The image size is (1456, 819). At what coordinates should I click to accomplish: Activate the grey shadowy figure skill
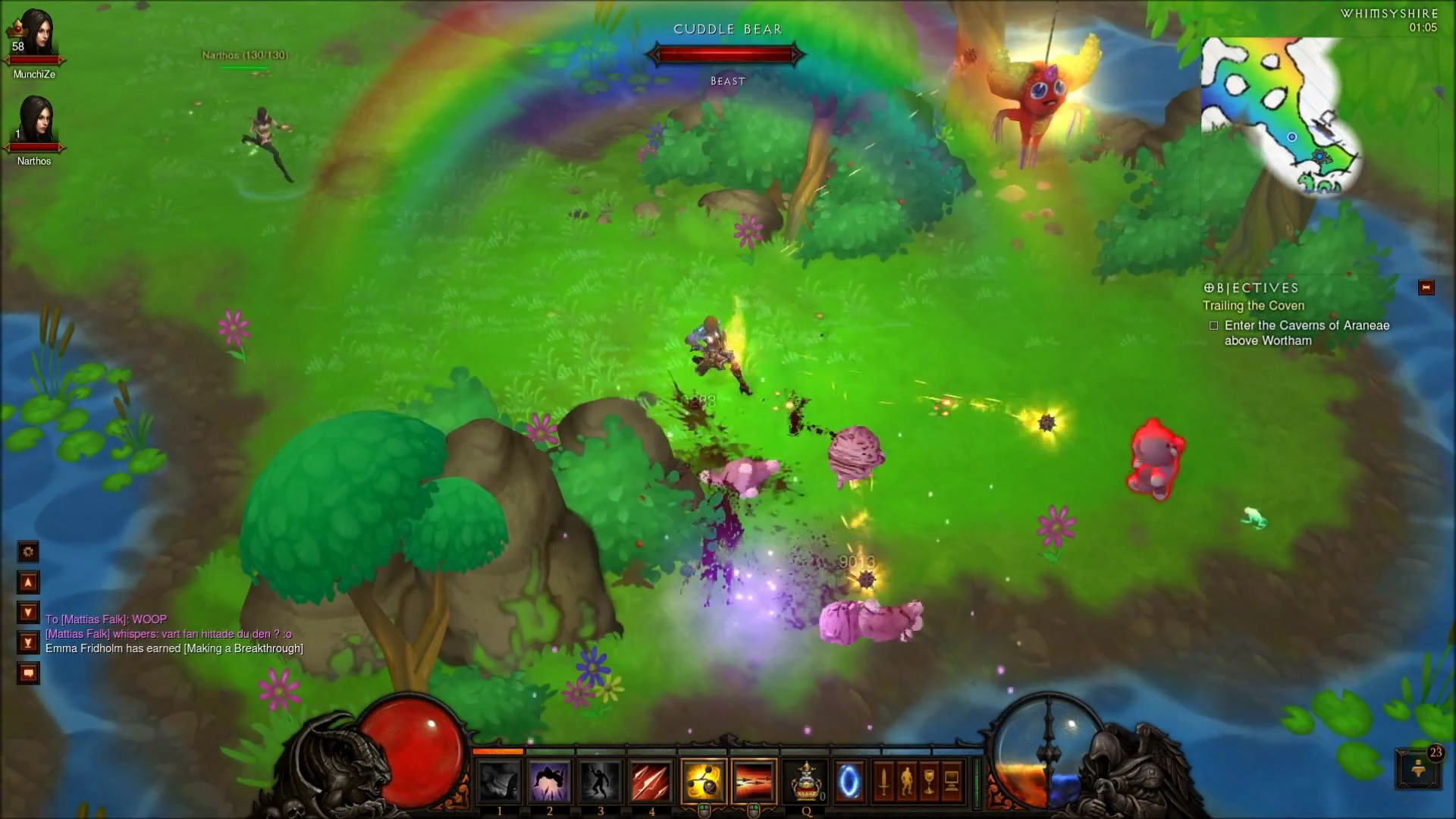[601, 782]
